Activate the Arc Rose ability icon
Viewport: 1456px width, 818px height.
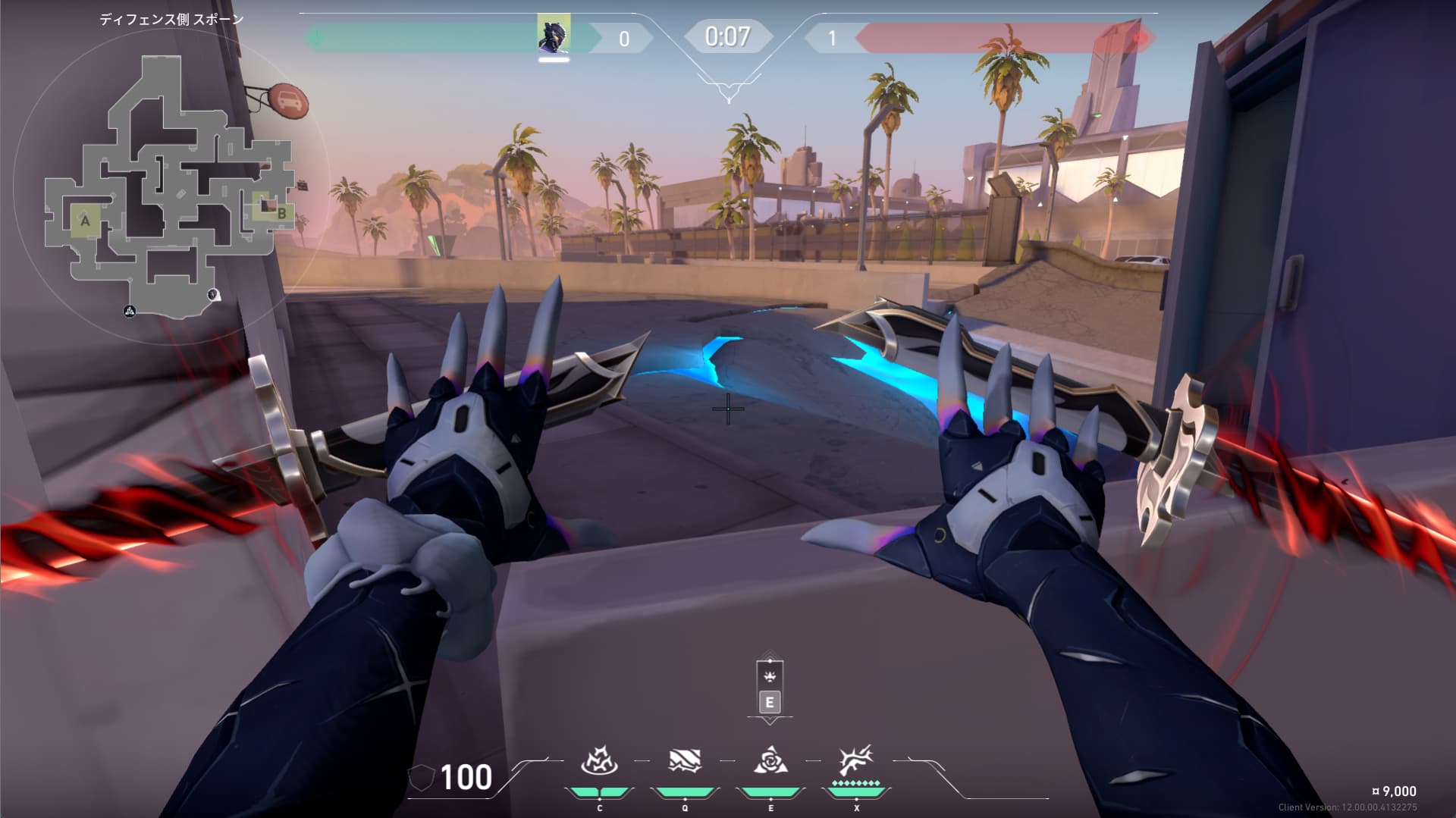tap(770, 760)
